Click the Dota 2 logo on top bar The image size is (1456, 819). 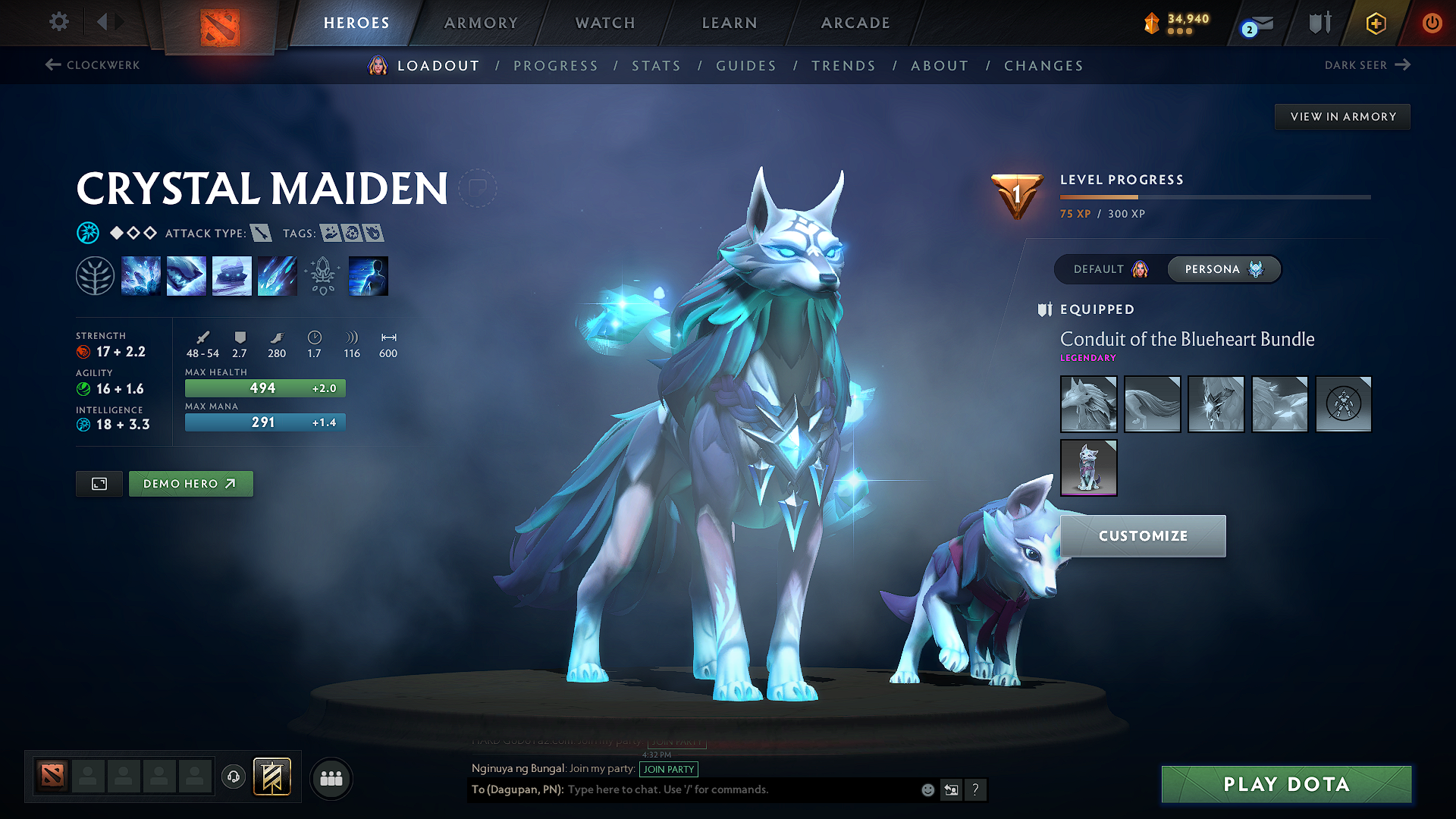(218, 24)
